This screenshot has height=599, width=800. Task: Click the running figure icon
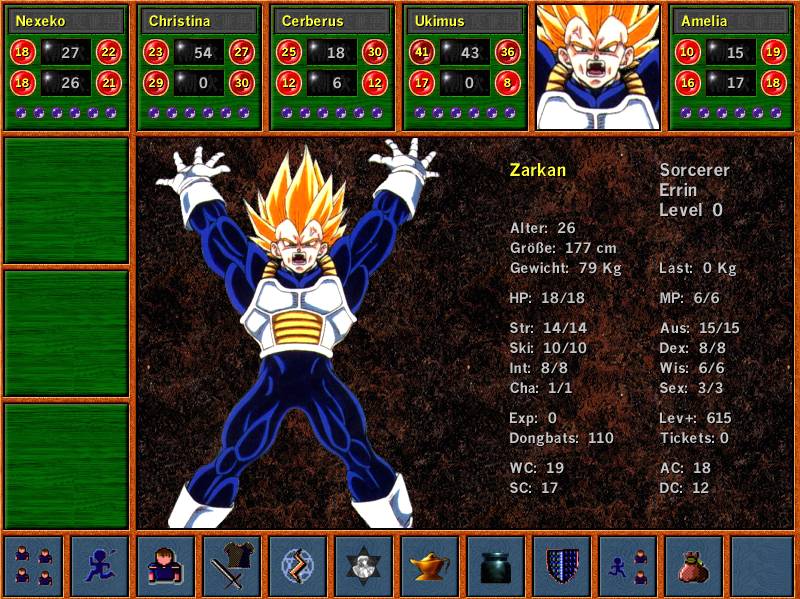(100, 565)
